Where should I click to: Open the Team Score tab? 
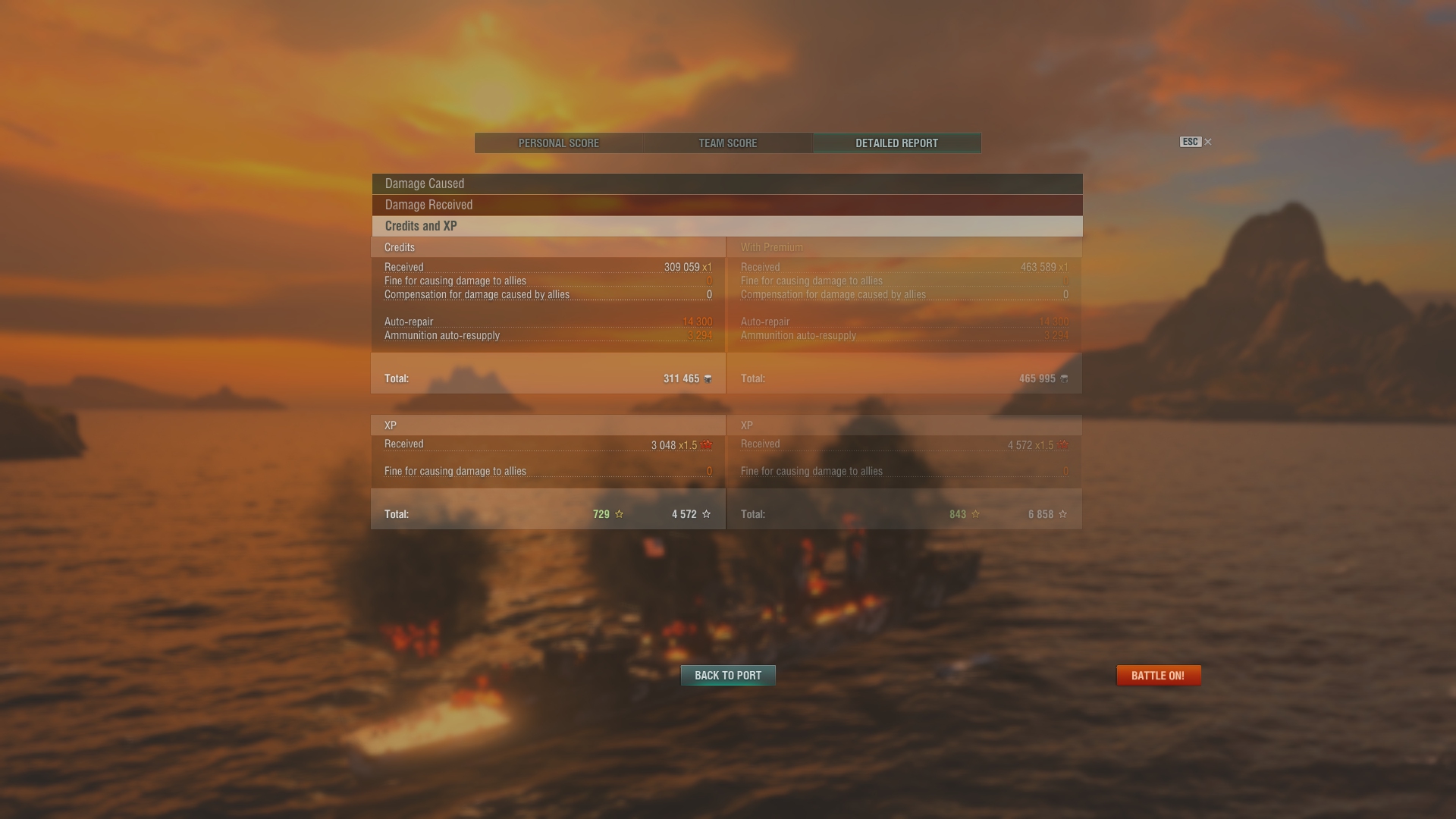(x=727, y=143)
